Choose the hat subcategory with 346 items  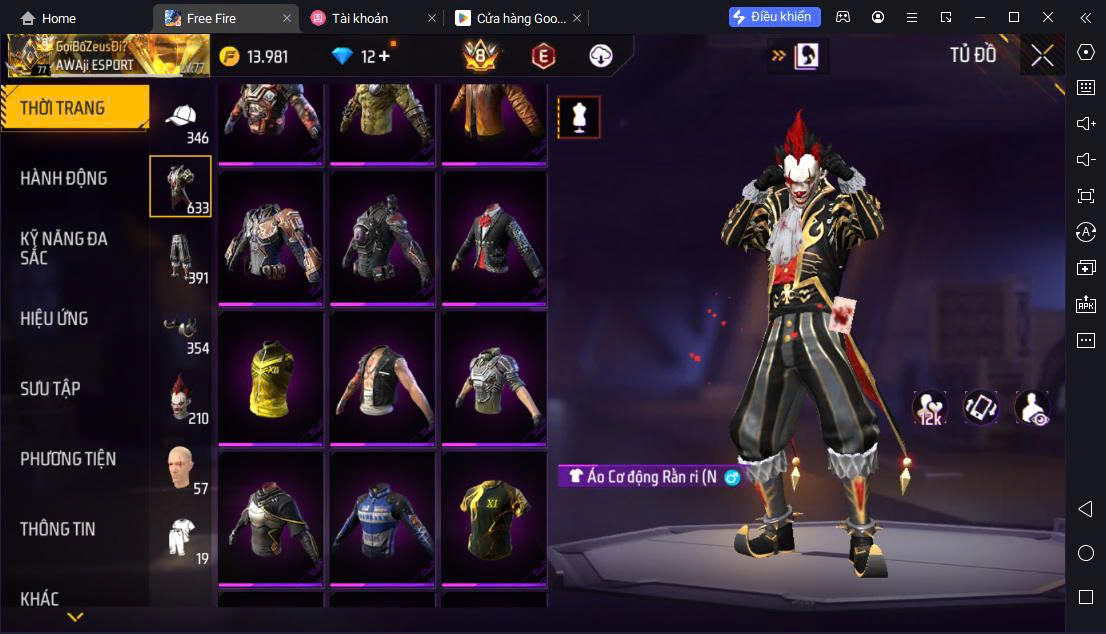point(181,121)
